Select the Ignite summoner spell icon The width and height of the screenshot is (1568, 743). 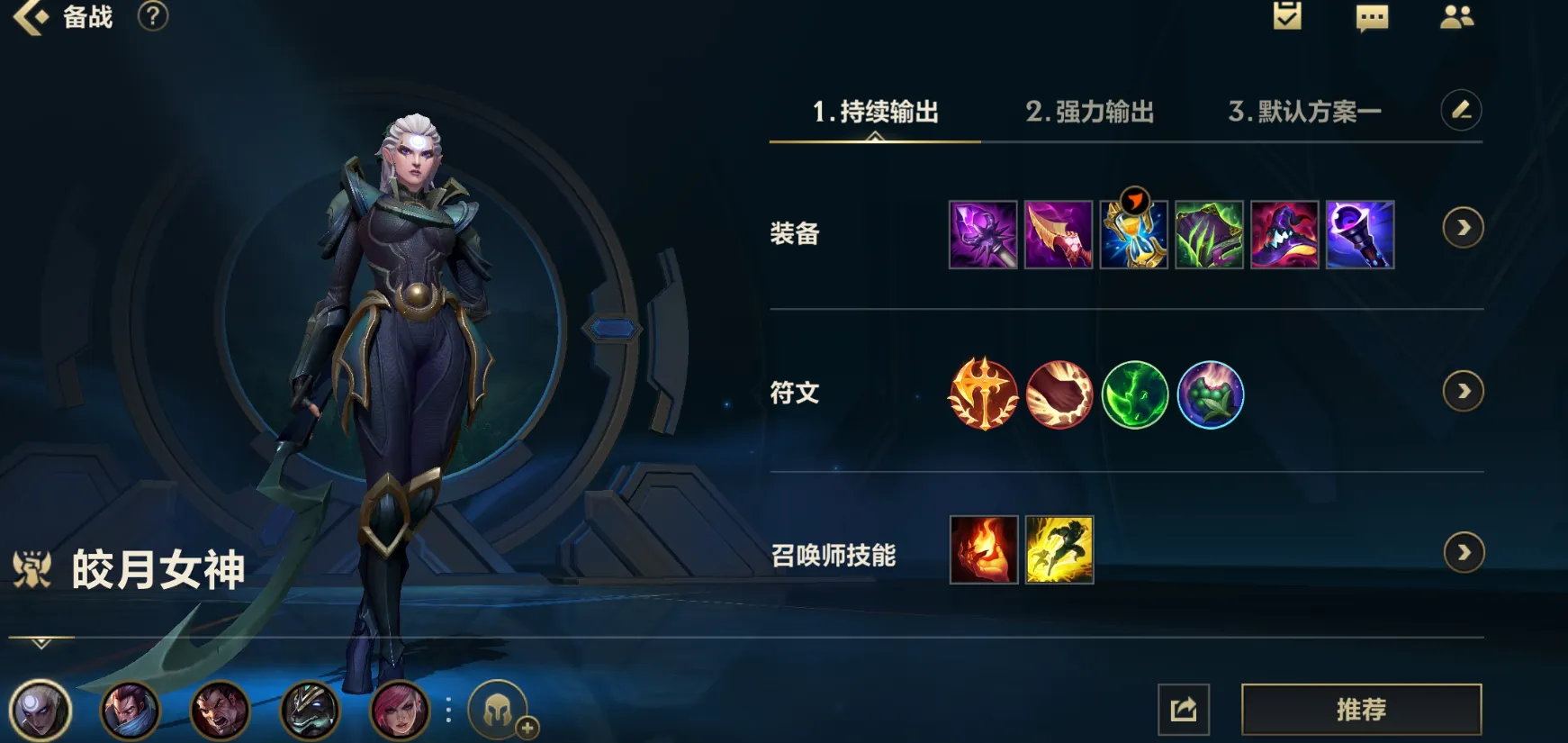(x=984, y=551)
